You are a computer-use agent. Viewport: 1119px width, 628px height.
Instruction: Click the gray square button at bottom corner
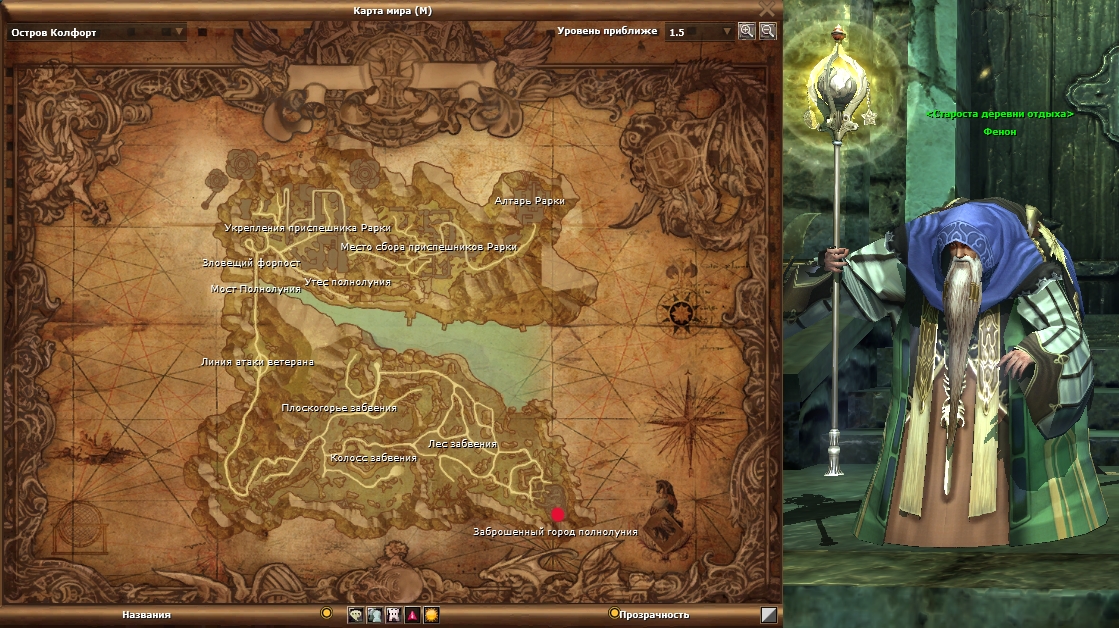(x=769, y=615)
